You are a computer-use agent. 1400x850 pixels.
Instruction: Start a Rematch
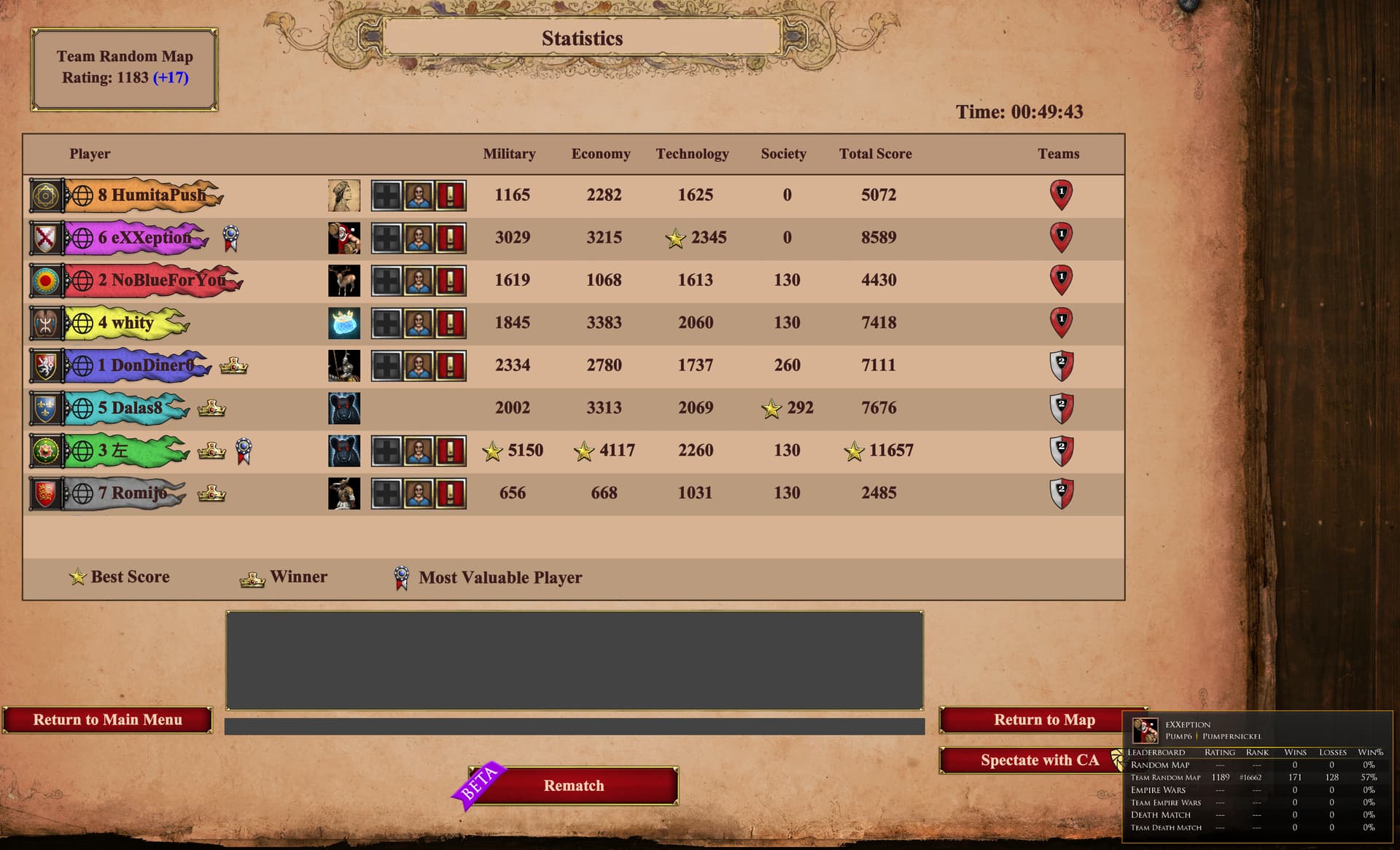(x=574, y=786)
